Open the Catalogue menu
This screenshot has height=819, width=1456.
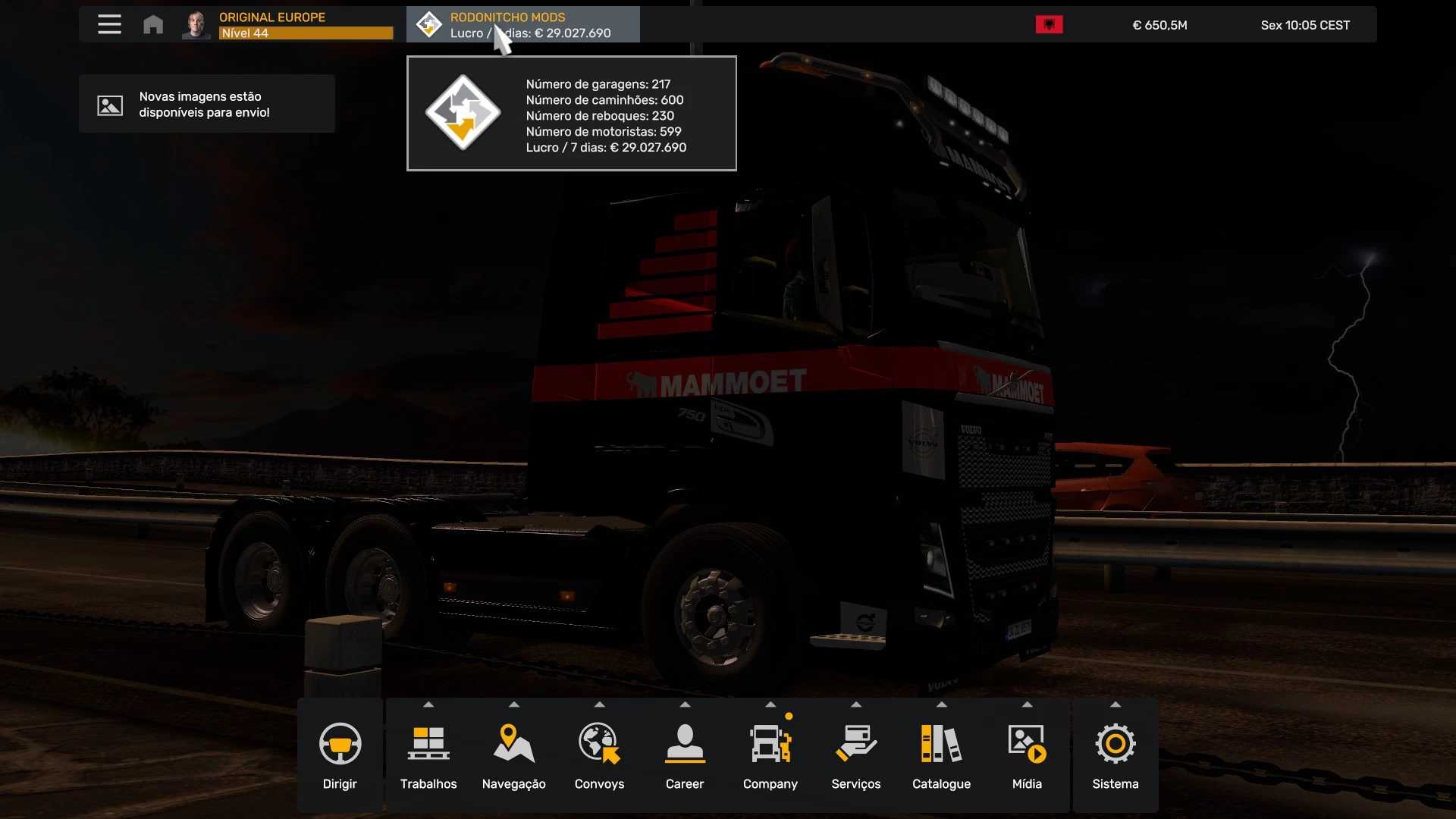941,755
